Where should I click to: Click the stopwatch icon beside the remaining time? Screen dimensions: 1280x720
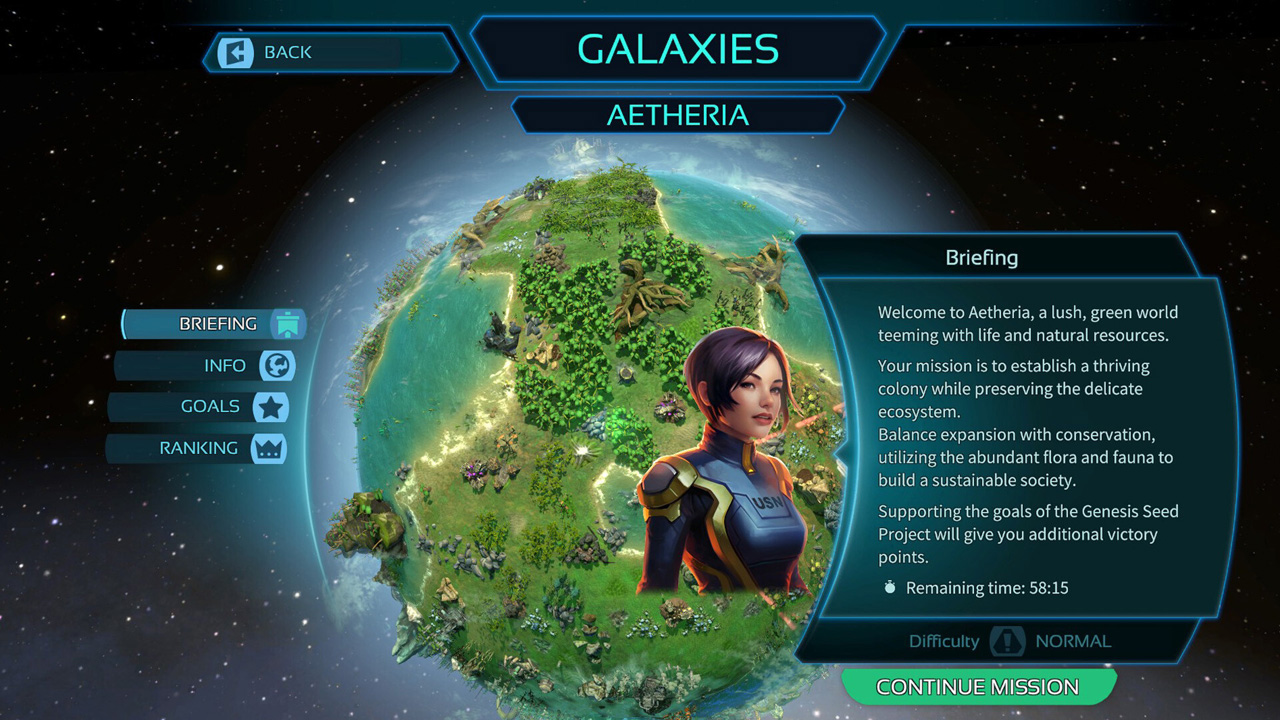[x=889, y=588]
